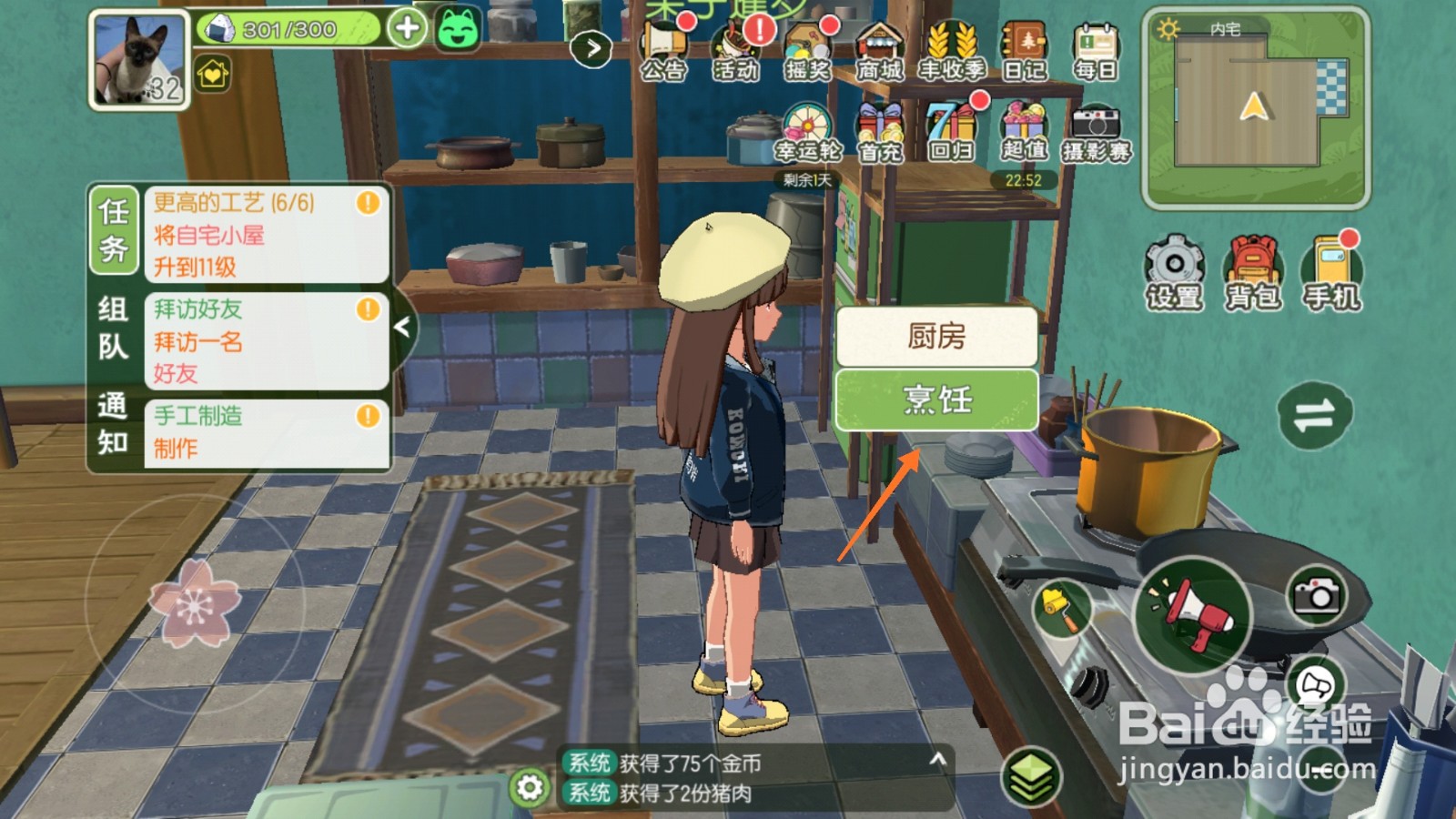Open the 日记 diary
This screenshot has height=819, width=1456.
(1026, 41)
